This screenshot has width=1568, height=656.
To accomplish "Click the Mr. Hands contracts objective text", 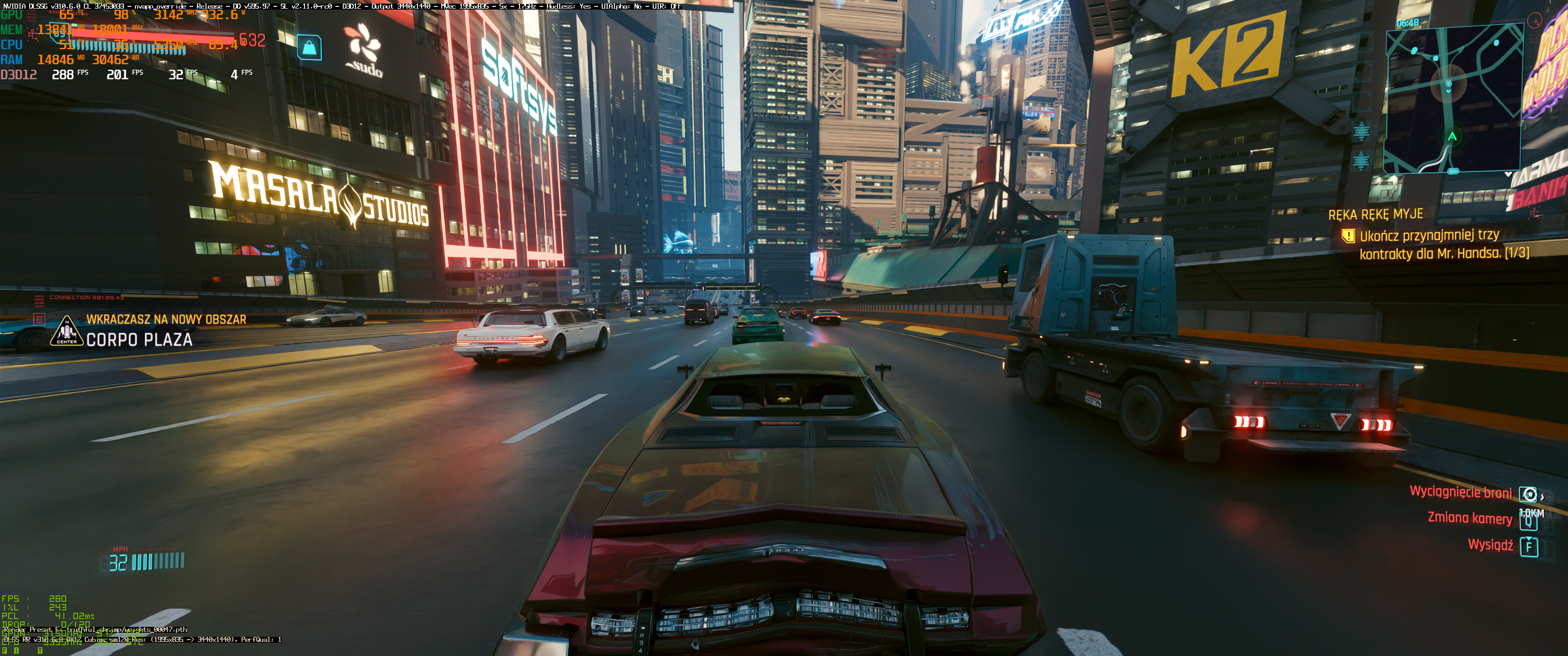I will click(x=1443, y=244).
